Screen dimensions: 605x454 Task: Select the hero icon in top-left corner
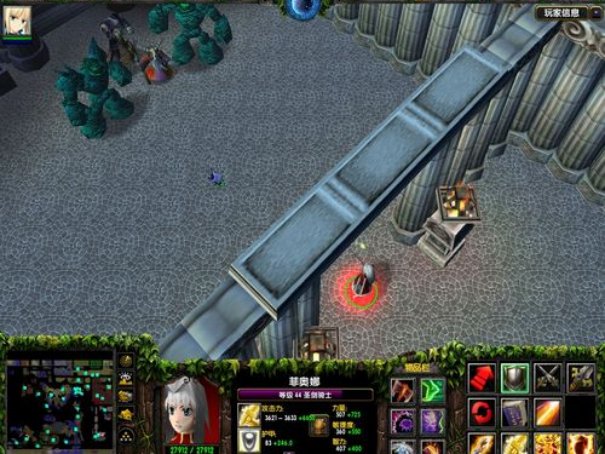pos(18,20)
